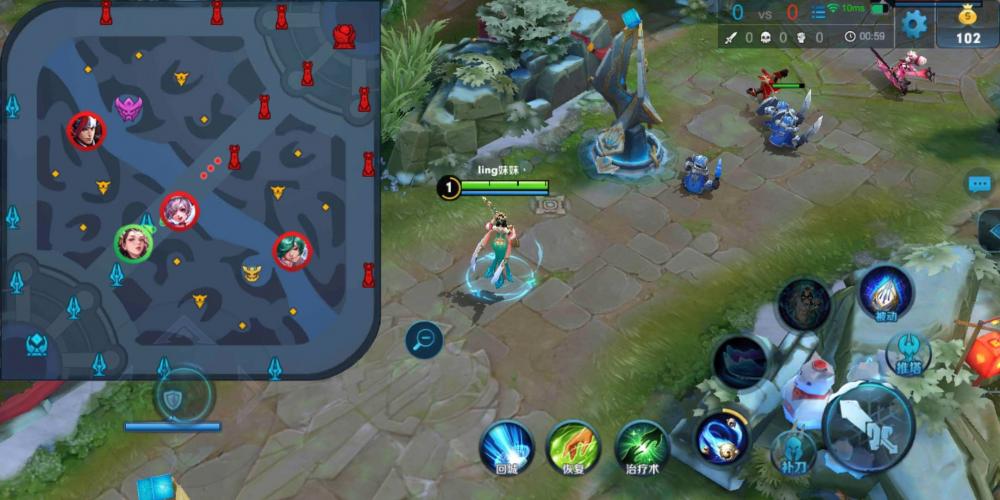Activate the dark ultimate skill icon
Viewport: 1000px width, 500px height.
[804, 304]
